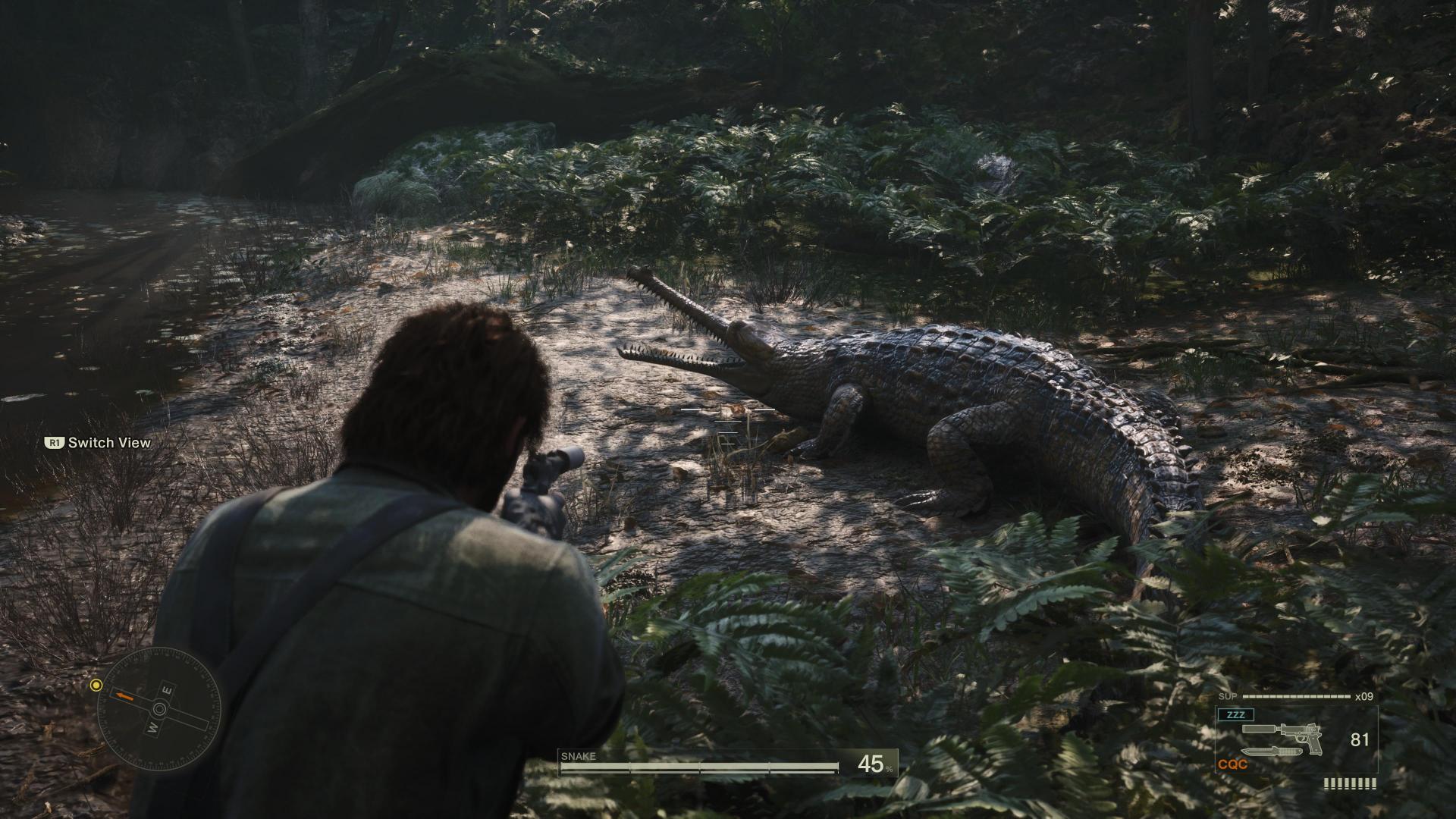Select the suppressed tranquilizer pistol icon
The width and height of the screenshot is (1456, 819).
pyautogui.click(x=1283, y=733)
